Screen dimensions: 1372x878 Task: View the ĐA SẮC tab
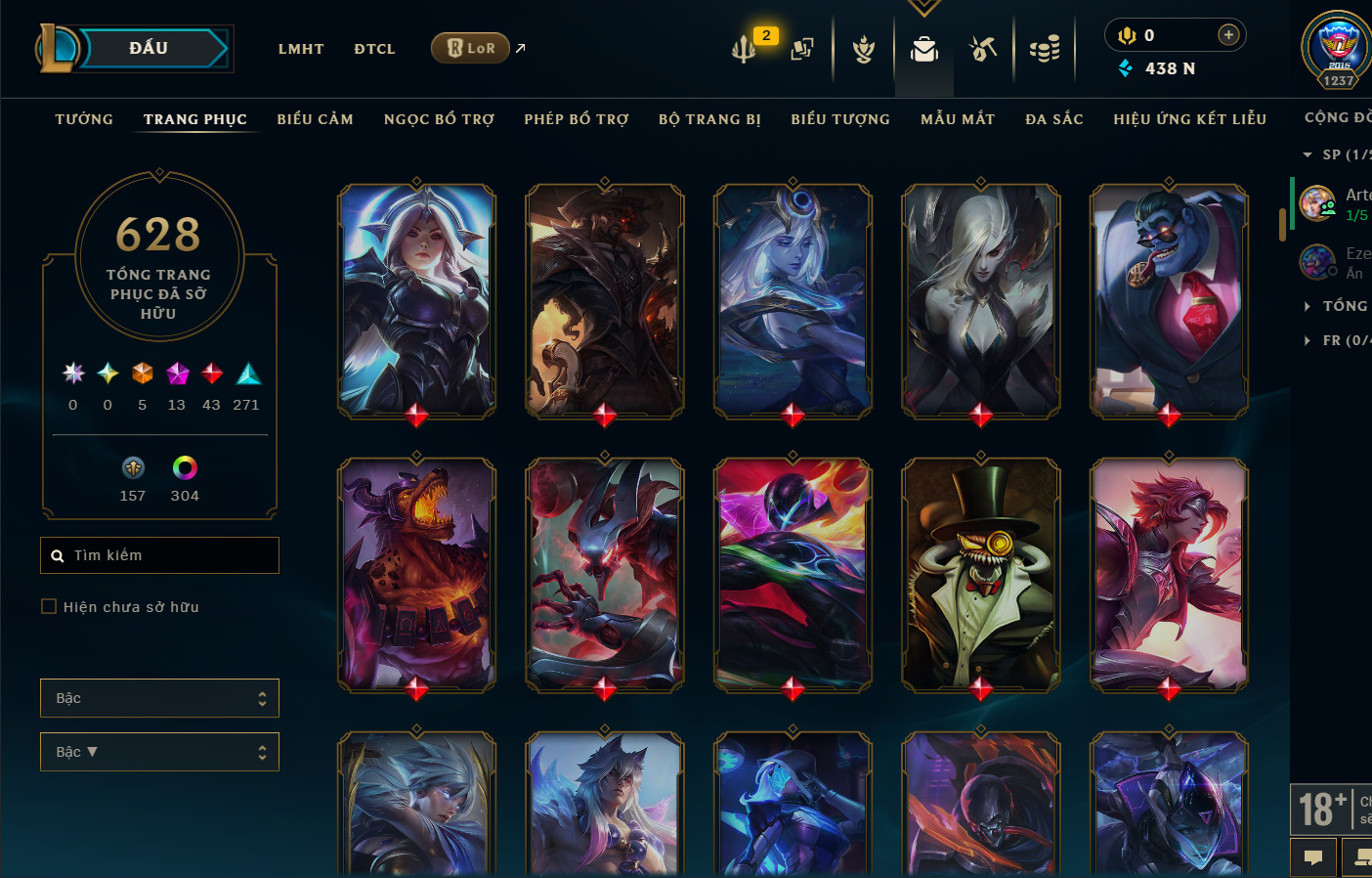coord(1054,119)
